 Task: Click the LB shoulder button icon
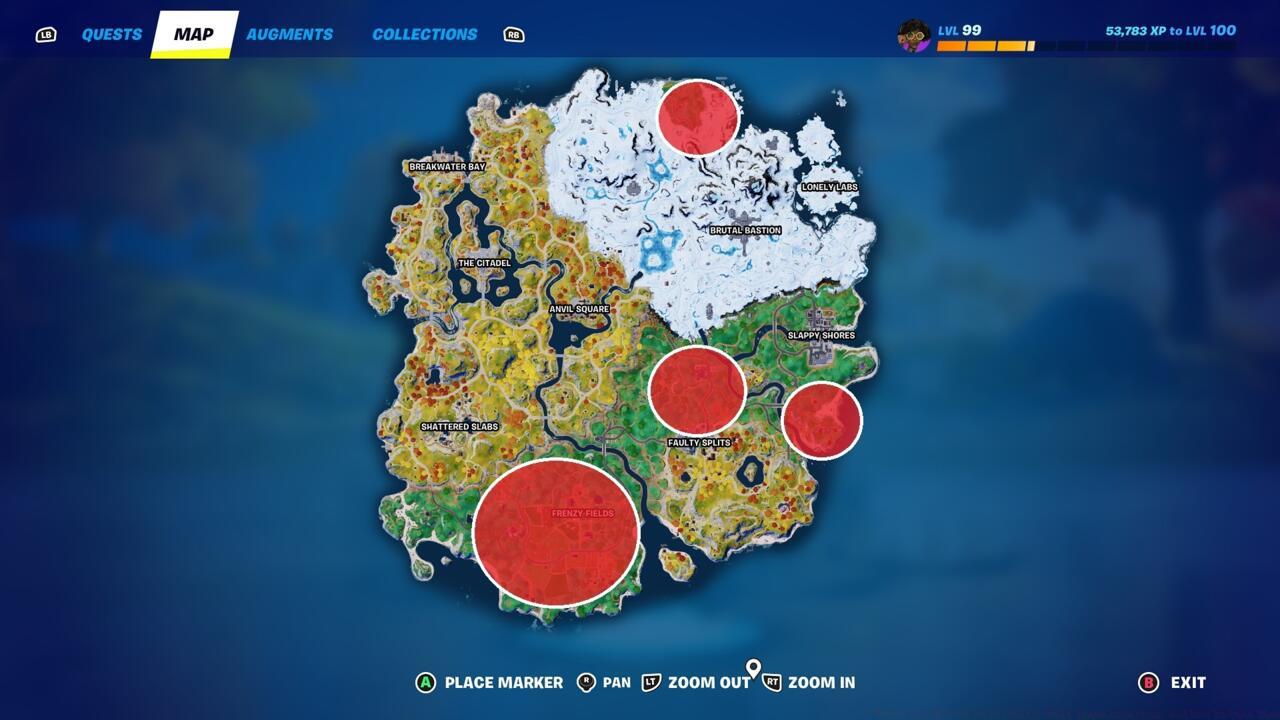coord(45,33)
